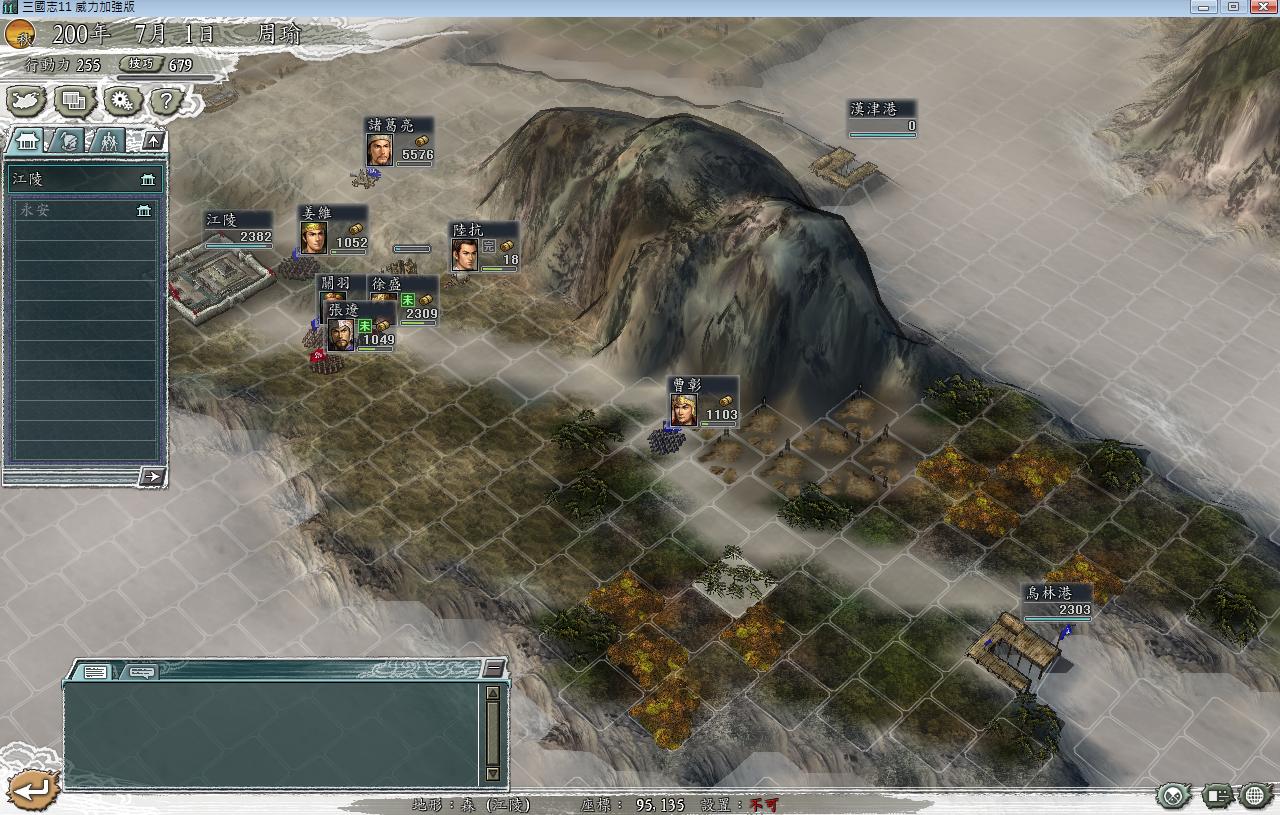This screenshot has height=815, width=1280.
Task: Collapse the list panel with up arrow
Action: (152, 141)
